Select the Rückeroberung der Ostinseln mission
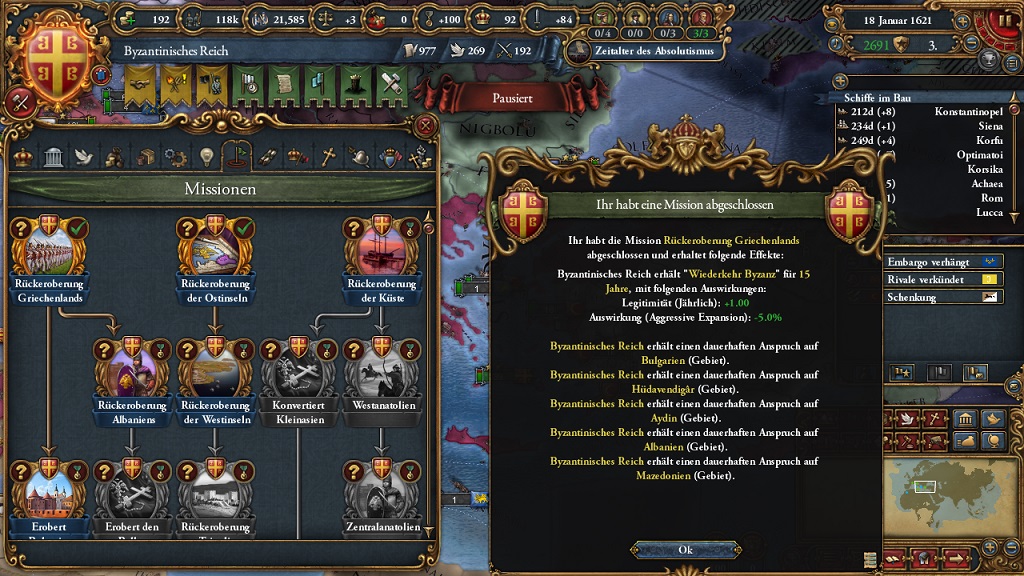The height and width of the screenshot is (576, 1024). coord(215,244)
